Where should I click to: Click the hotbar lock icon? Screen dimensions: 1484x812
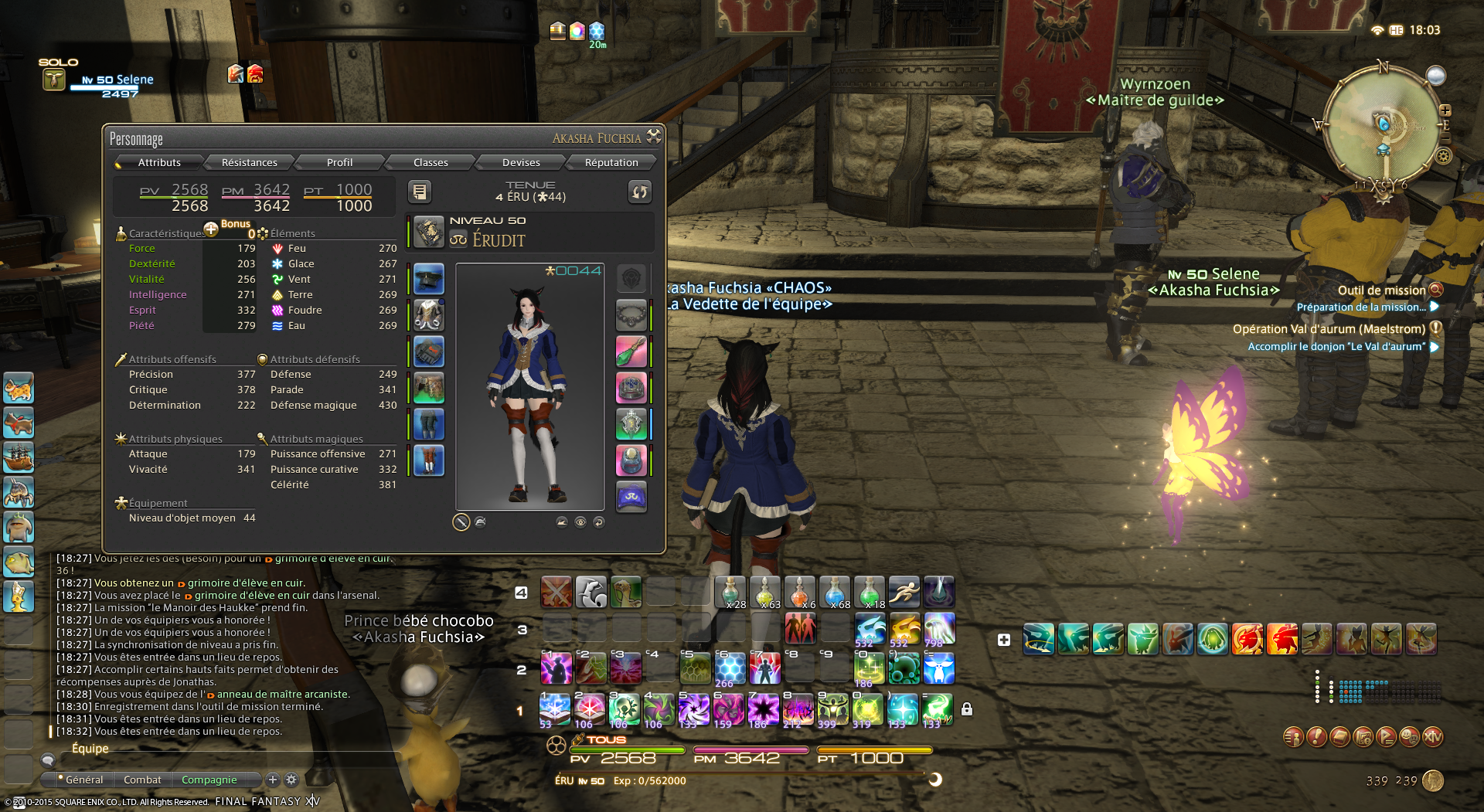point(967,709)
